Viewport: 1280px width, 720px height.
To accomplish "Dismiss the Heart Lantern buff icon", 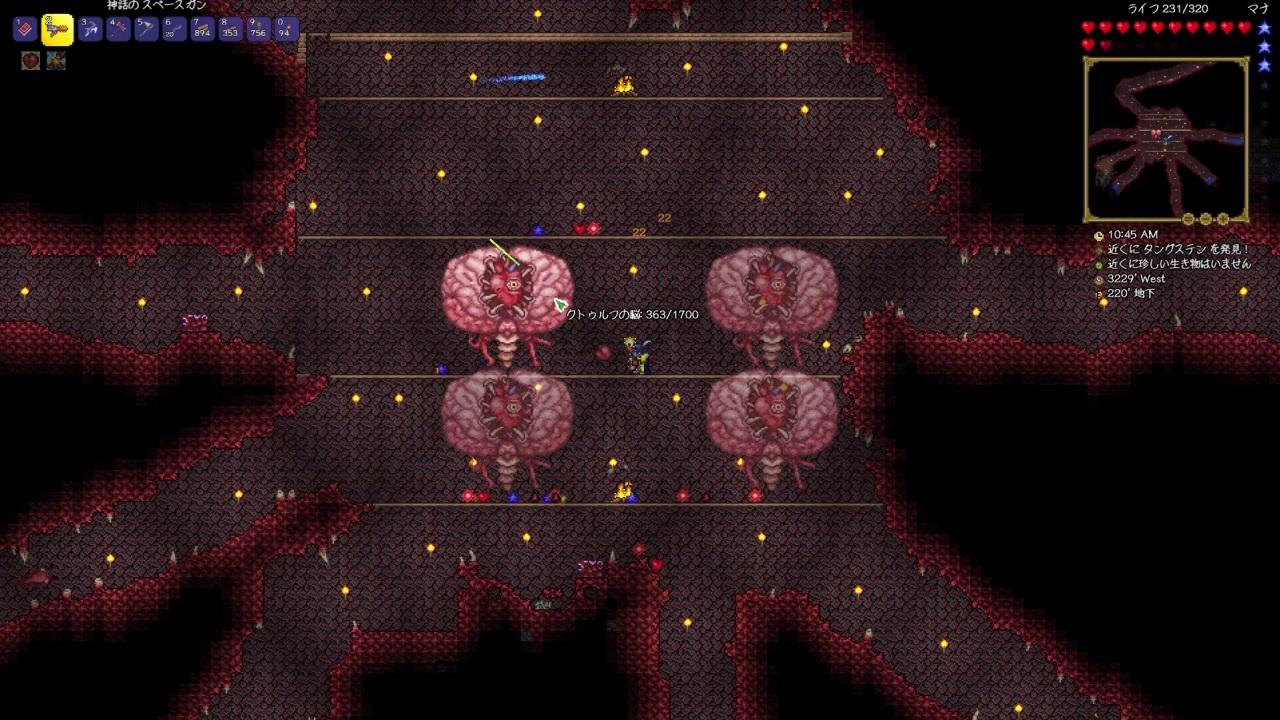I will pyautogui.click(x=29, y=61).
